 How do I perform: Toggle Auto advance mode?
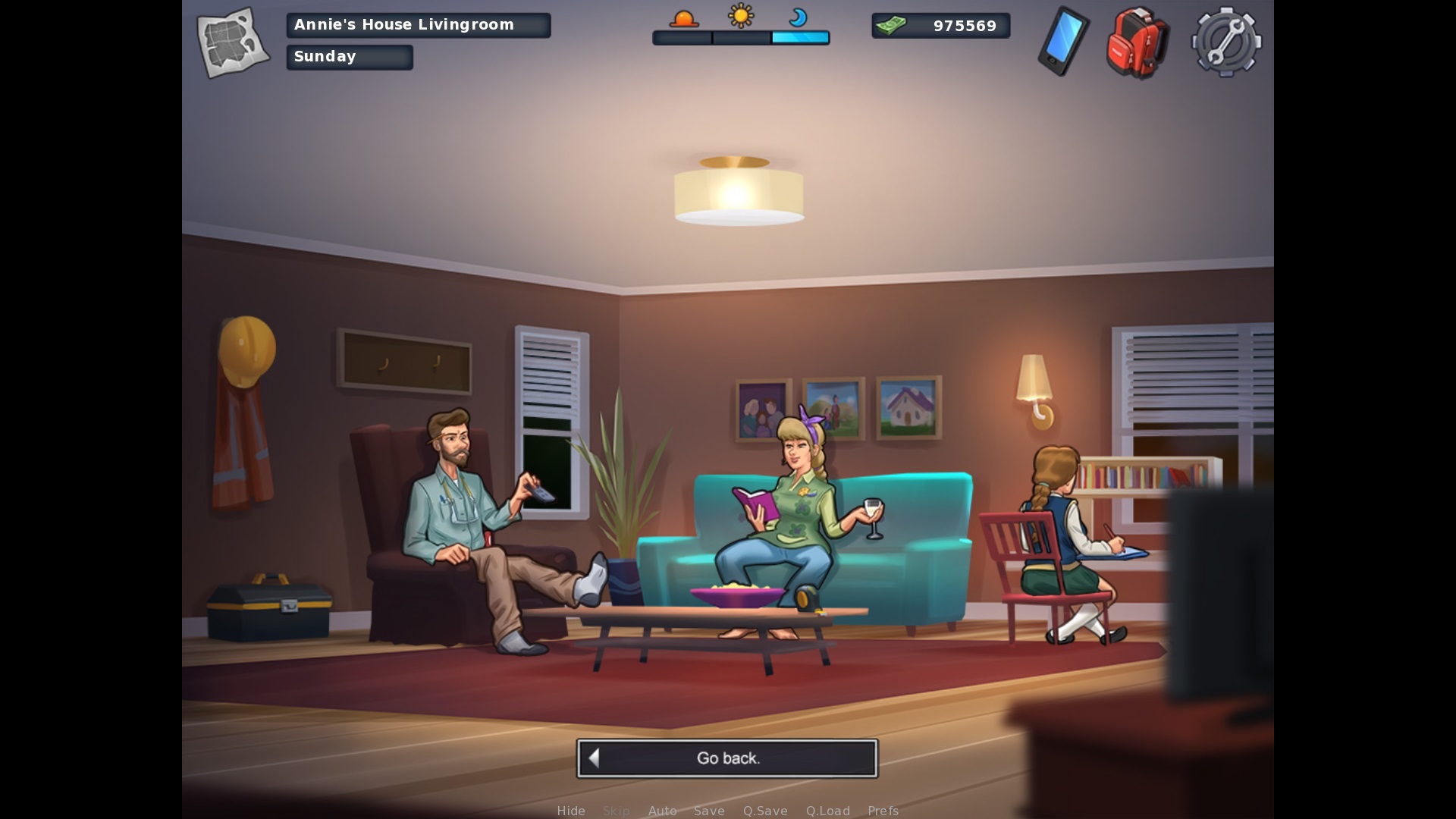[662, 811]
